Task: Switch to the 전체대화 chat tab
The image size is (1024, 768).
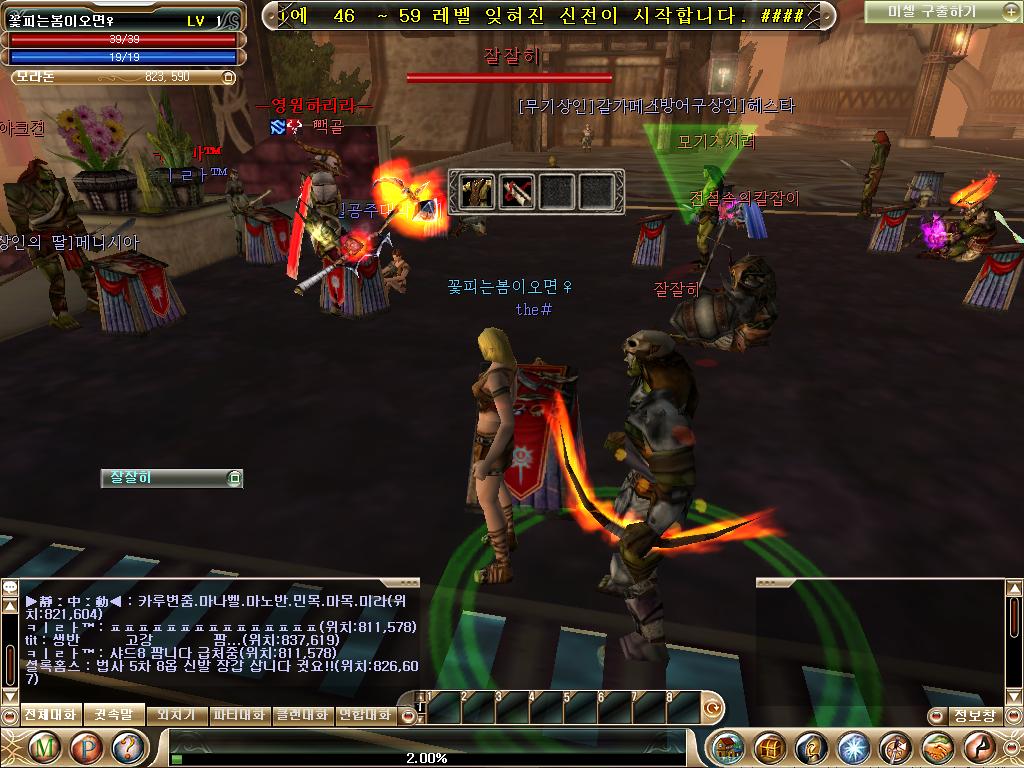Action: [x=49, y=715]
